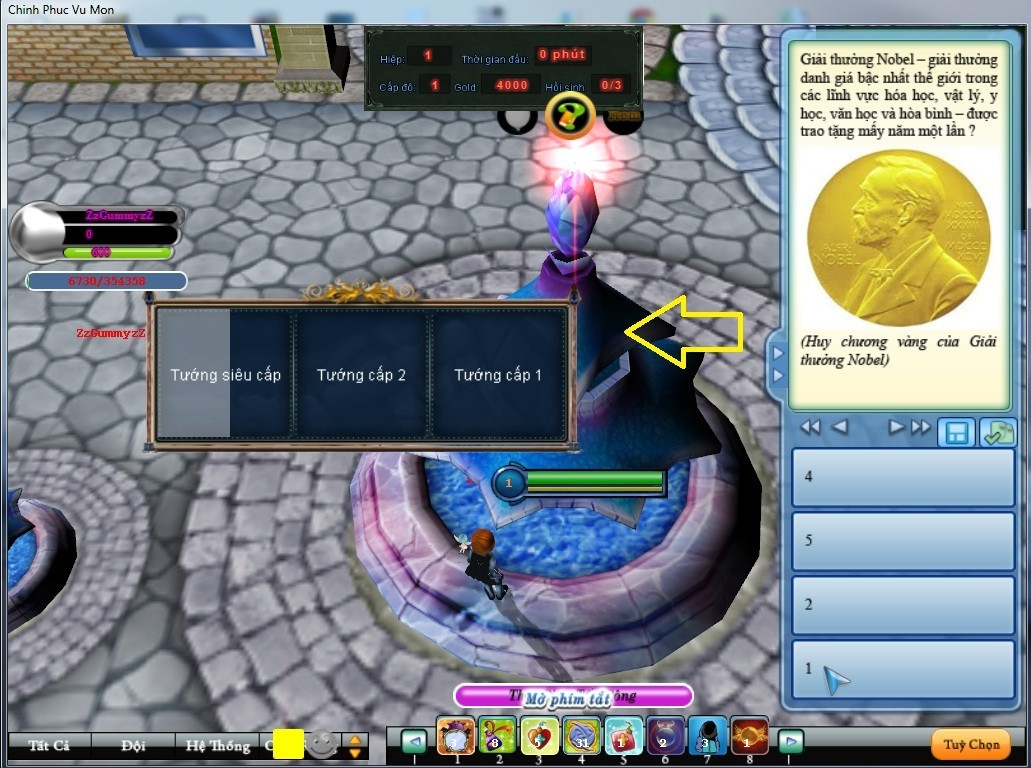
Task: Use the heart apple item in the hotbar
Action: click(538, 737)
